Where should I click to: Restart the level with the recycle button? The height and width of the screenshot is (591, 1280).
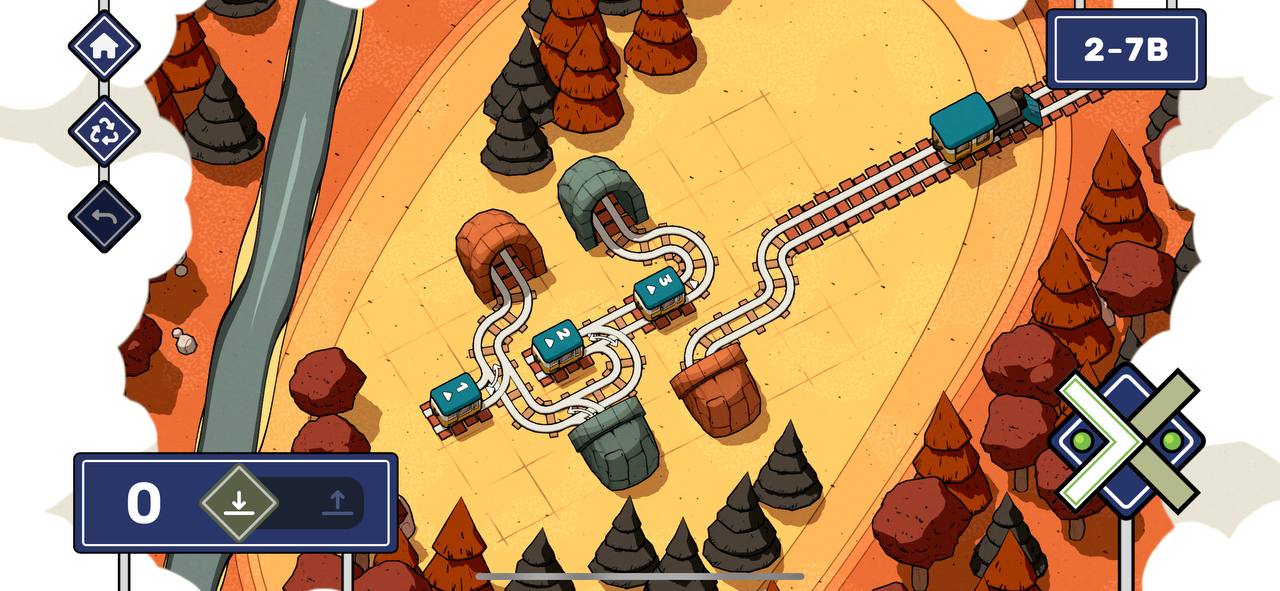click(x=104, y=132)
